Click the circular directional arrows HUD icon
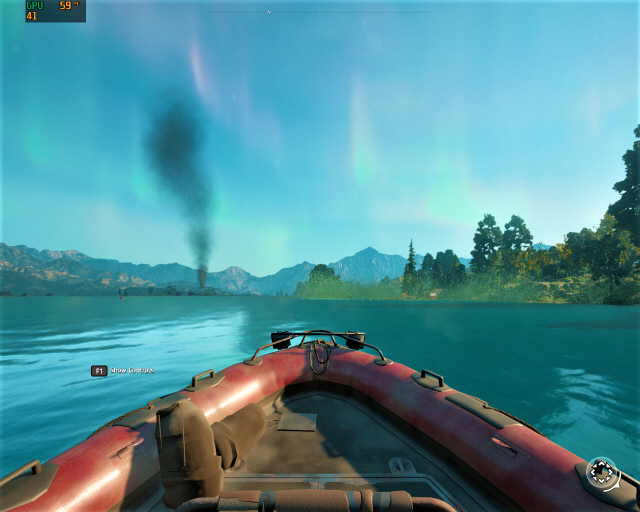The image size is (640, 512). coord(602,473)
